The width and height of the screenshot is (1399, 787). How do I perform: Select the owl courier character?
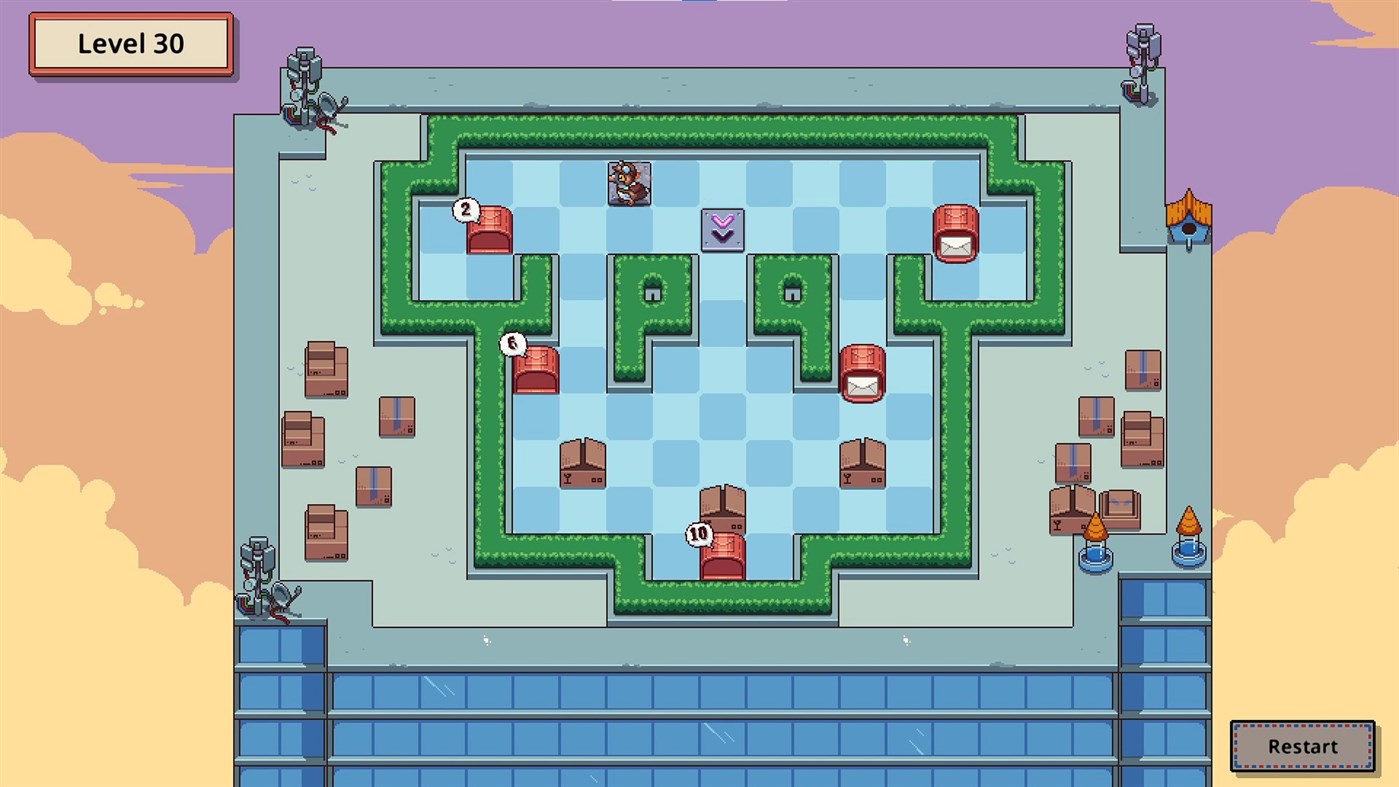click(x=627, y=184)
